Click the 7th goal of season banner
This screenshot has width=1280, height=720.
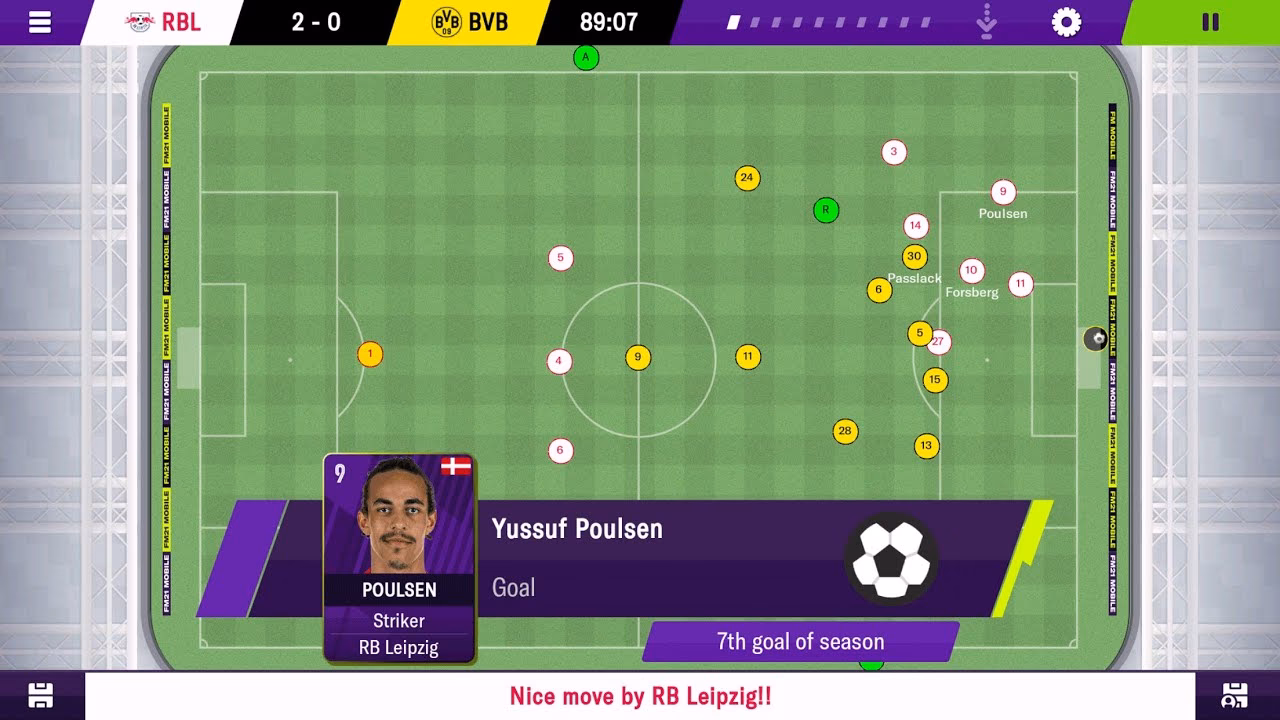click(x=800, y=641)
